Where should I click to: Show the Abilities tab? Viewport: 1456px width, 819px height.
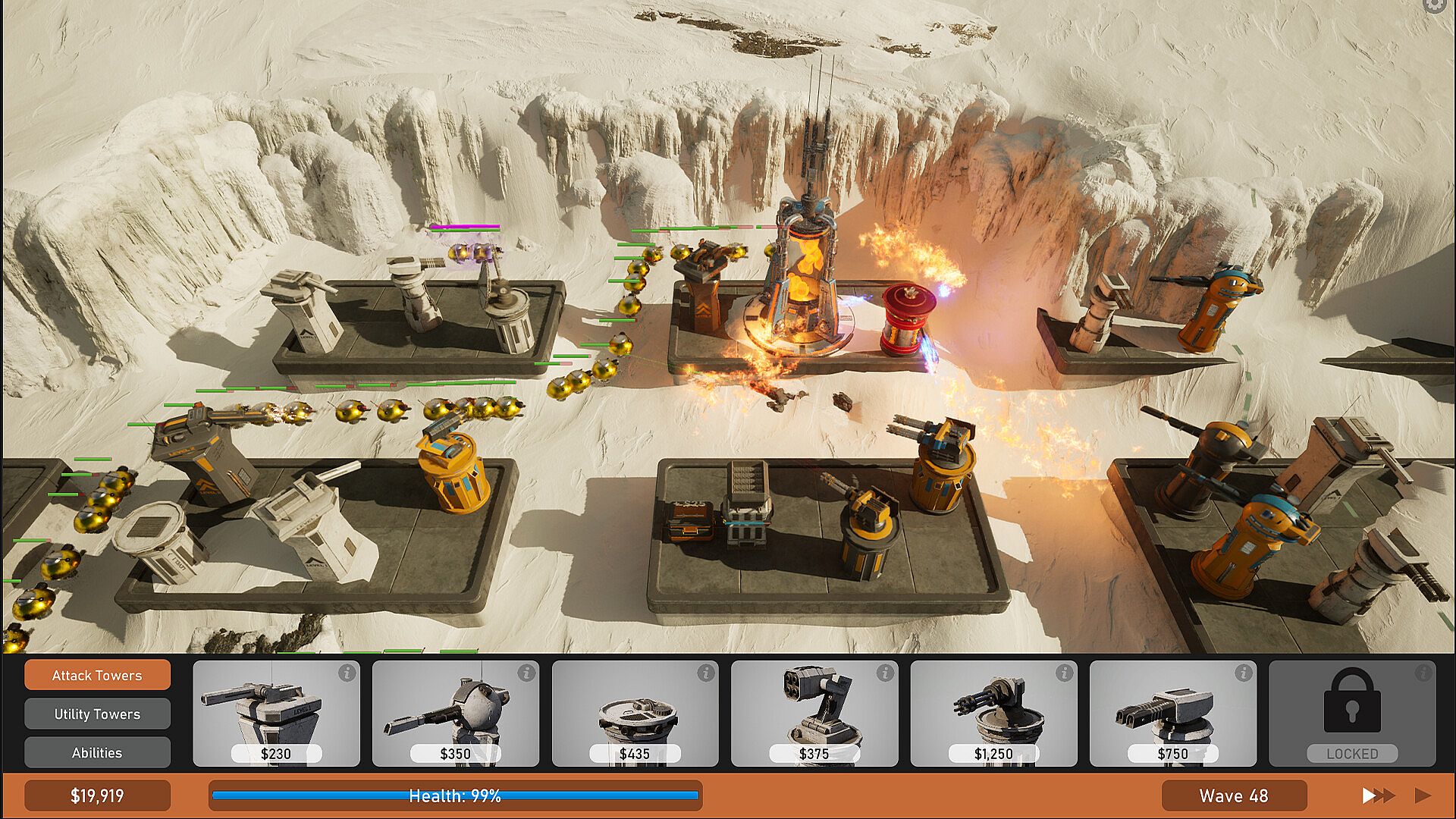click(x=97, y=752)
